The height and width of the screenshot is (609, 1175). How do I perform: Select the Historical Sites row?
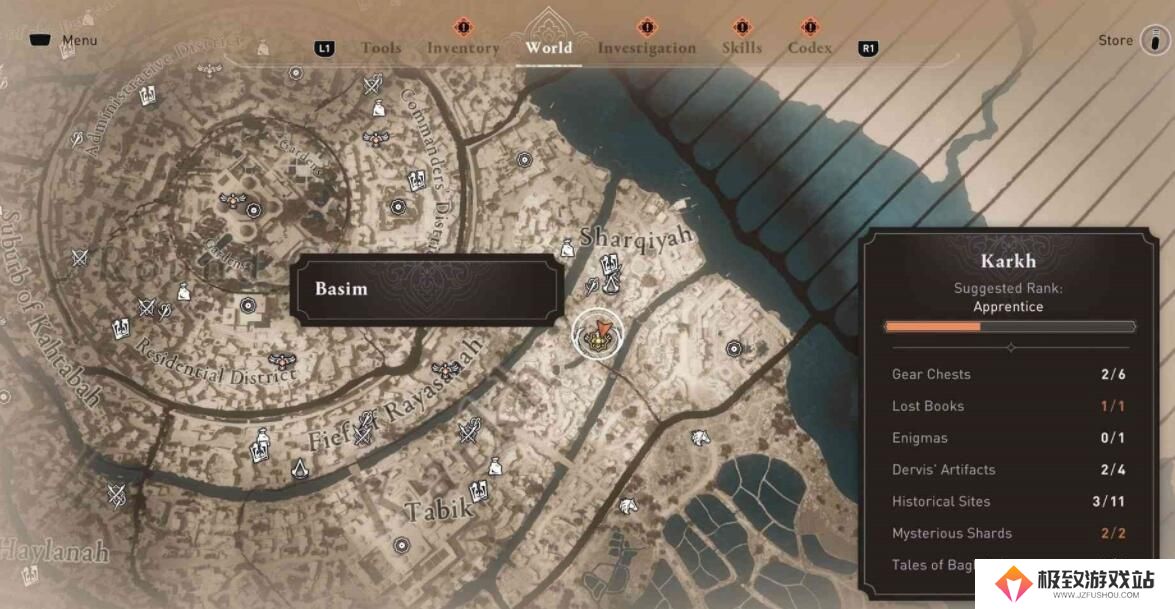[1009, 502]
